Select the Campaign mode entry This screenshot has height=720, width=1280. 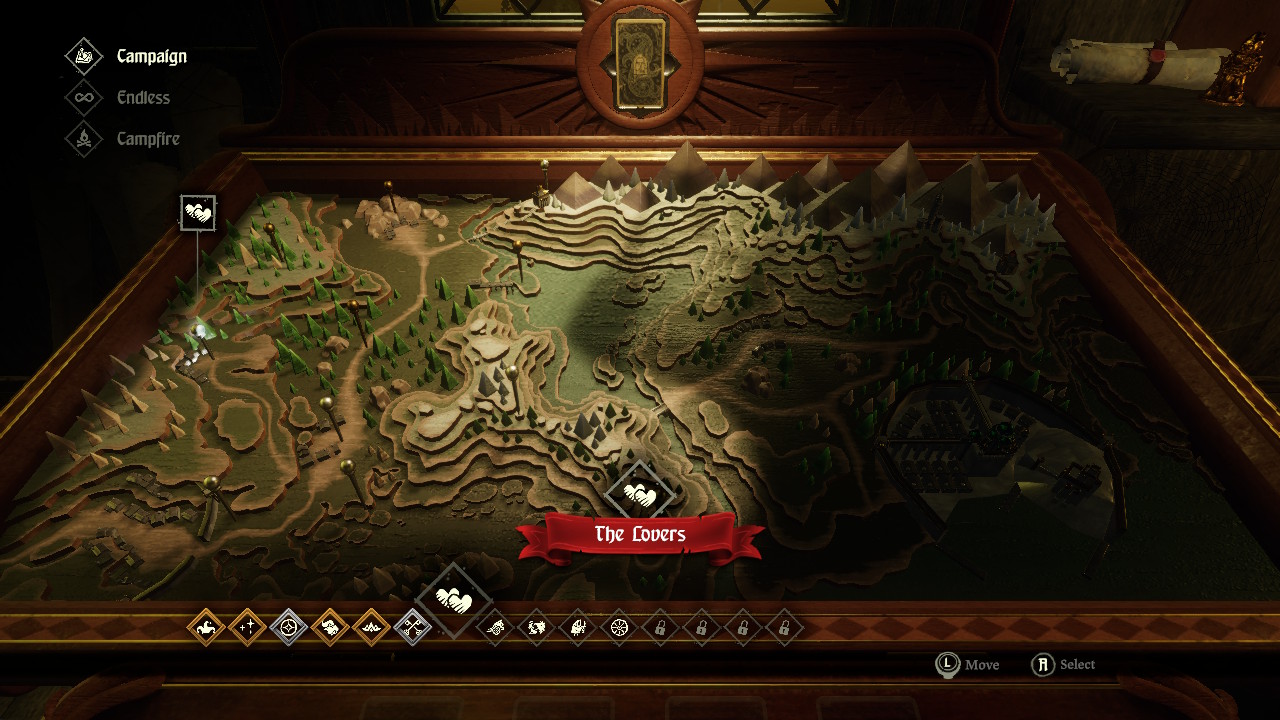[x=151, y=56]
